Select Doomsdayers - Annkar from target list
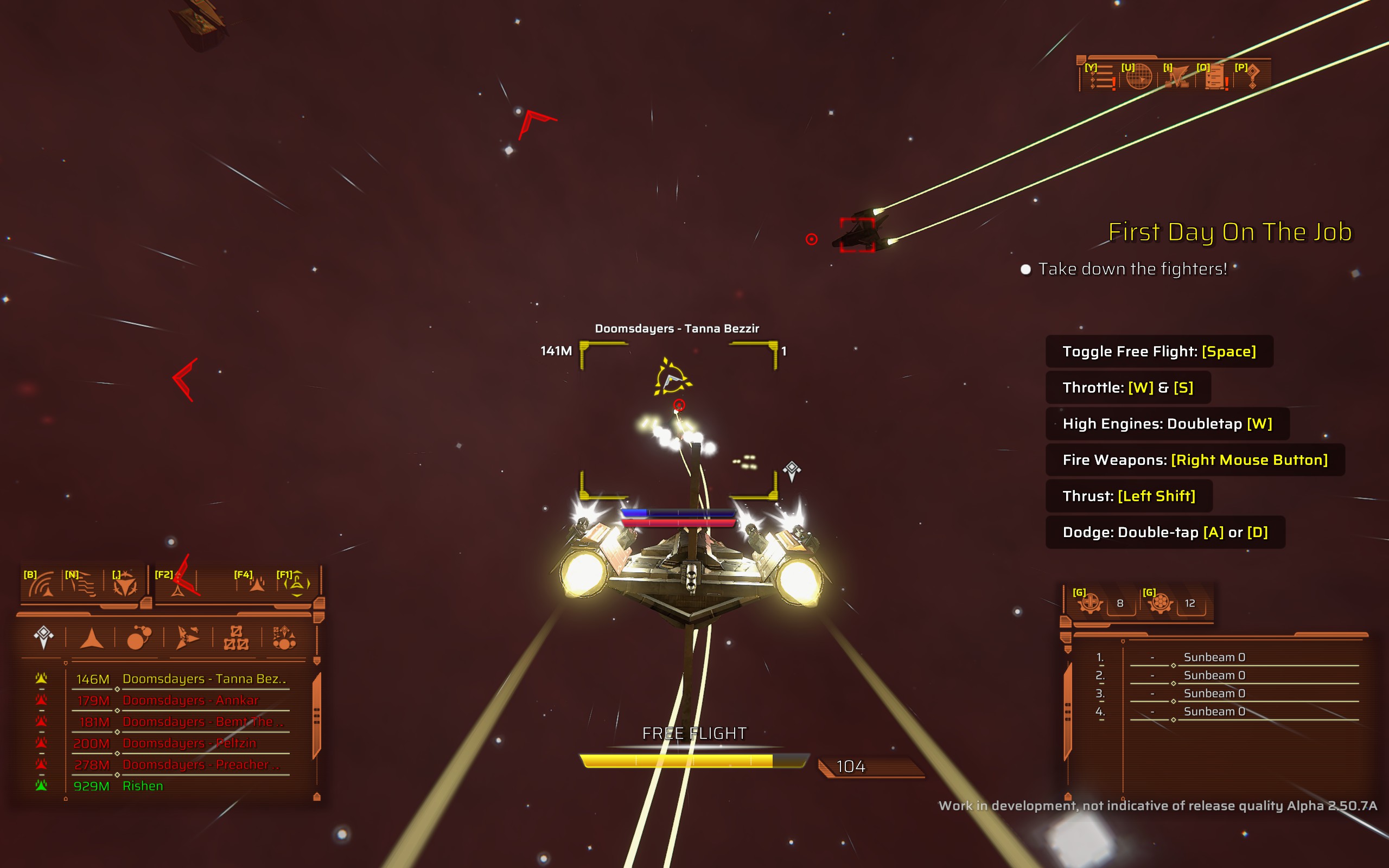The image size is (1389, 868). pos(190,700)
